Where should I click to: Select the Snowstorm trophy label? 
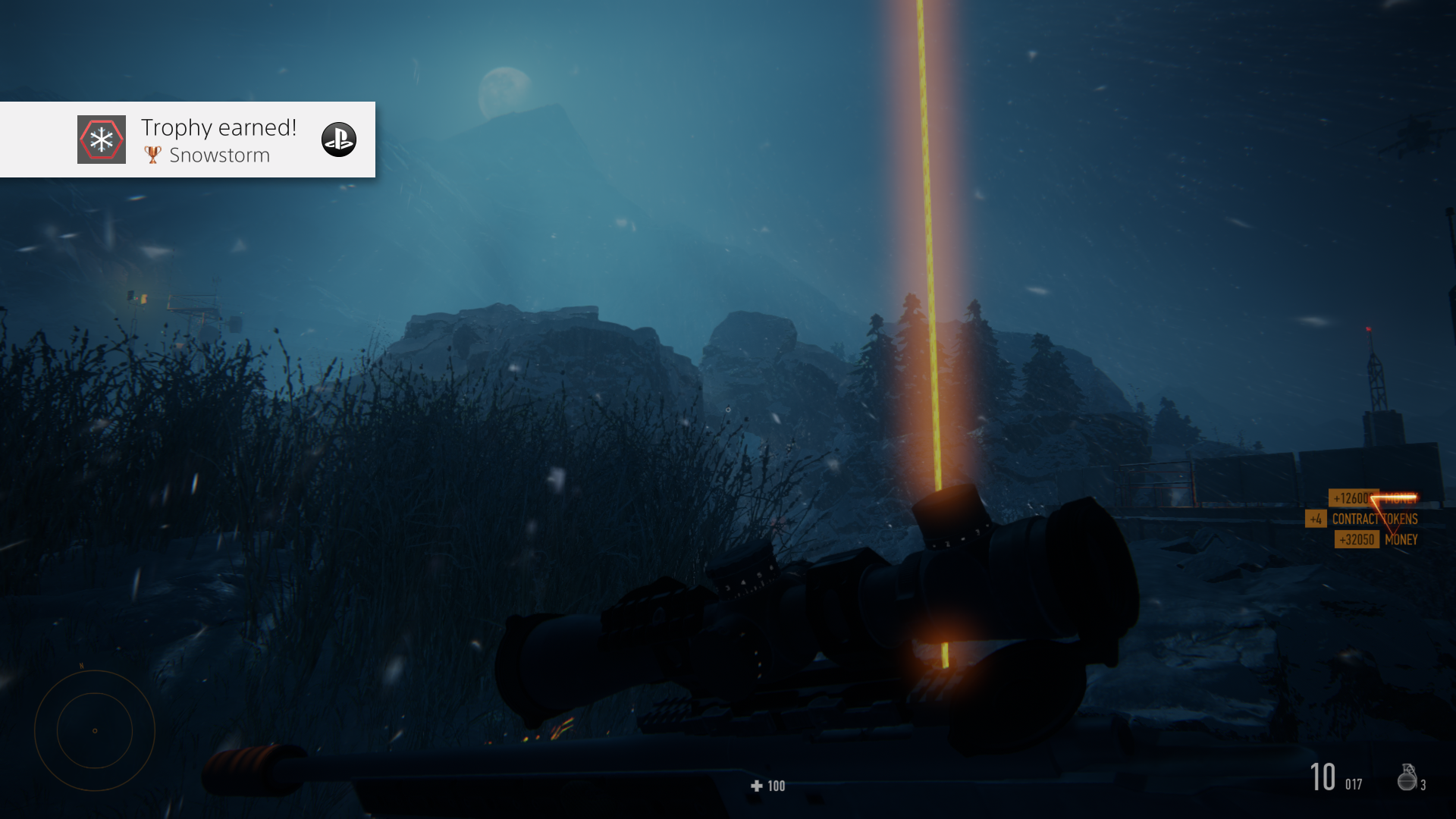tap(221, 155)
